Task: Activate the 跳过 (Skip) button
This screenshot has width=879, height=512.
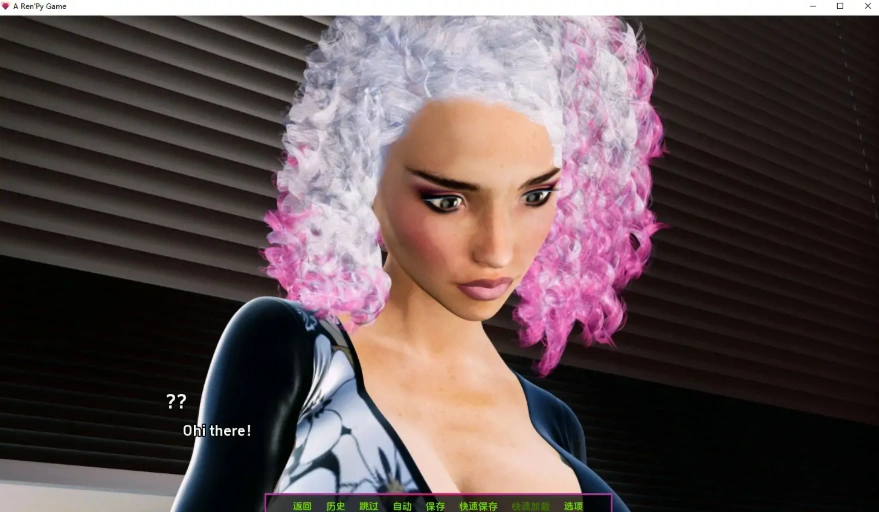Action: (369, 506)
